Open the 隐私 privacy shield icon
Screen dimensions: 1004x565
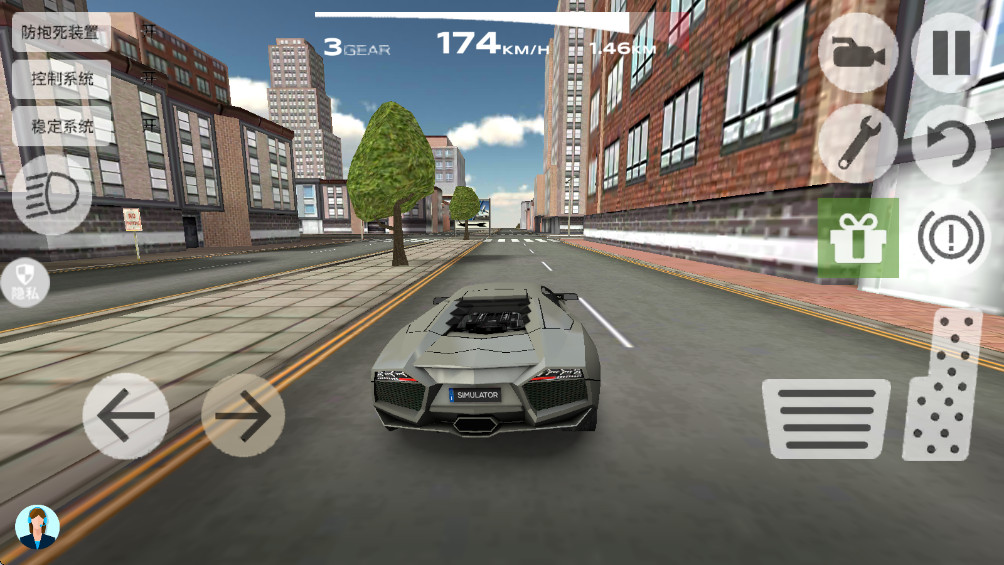(x=25, y=282)
